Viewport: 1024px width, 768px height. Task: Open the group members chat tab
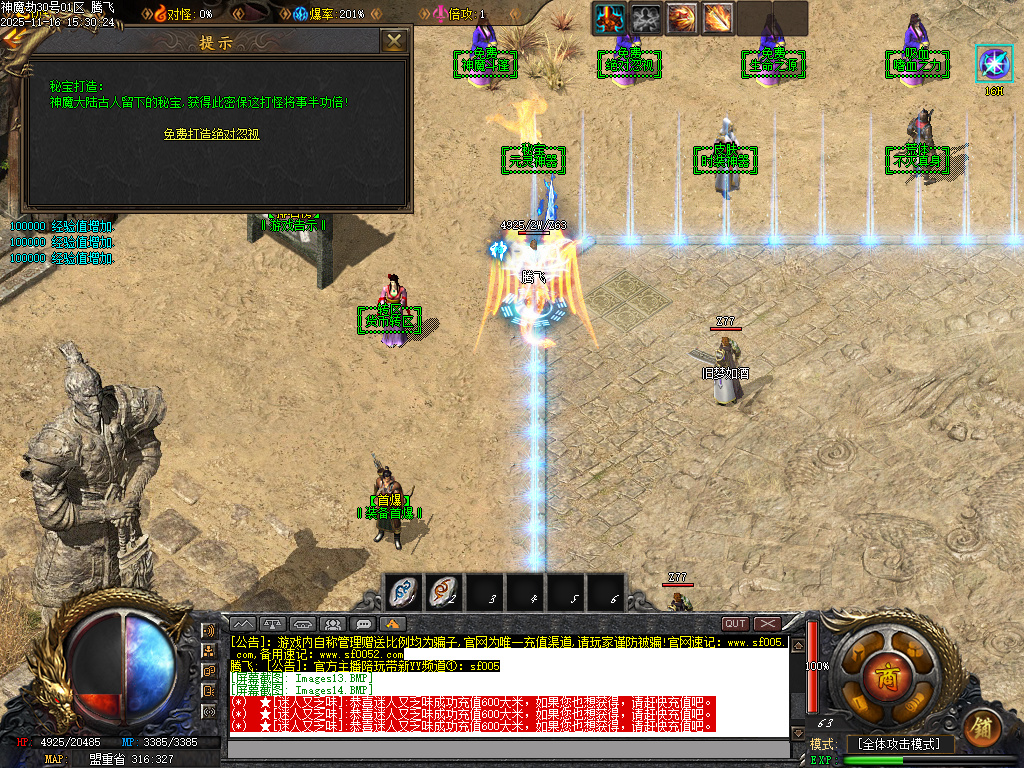(333, 624)
